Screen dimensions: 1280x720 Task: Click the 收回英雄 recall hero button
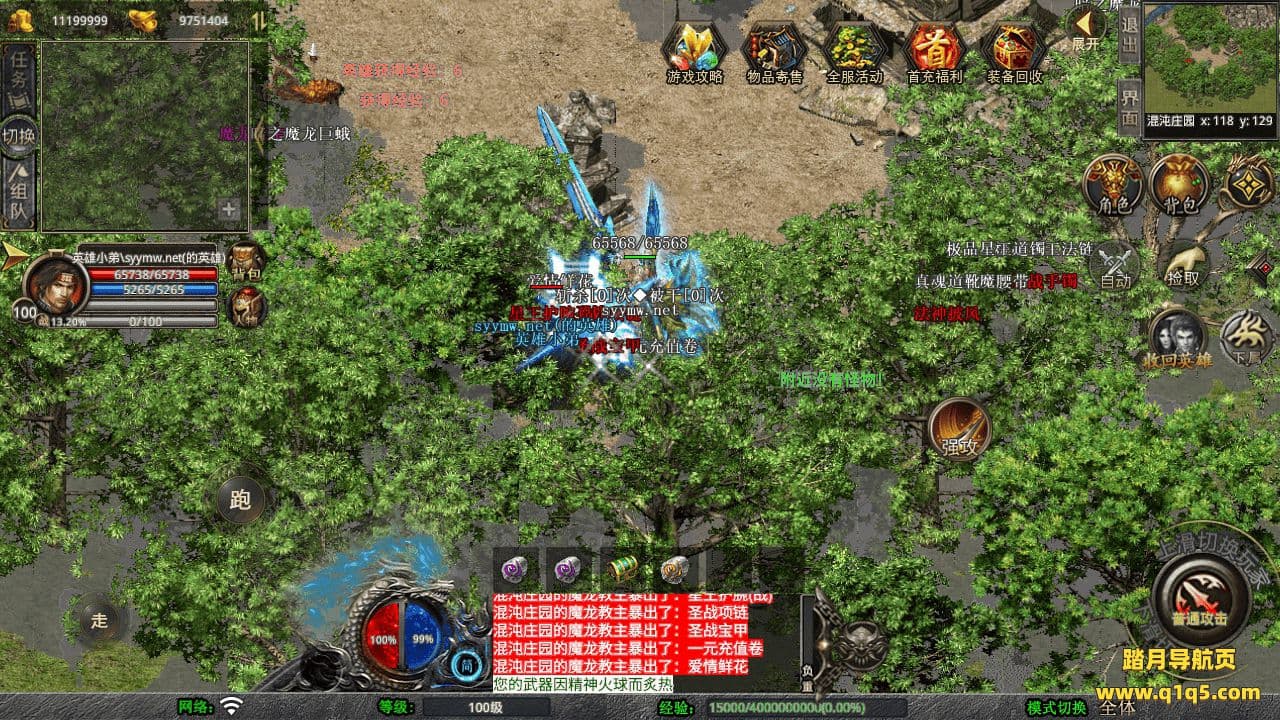(x=1177, y=338)
